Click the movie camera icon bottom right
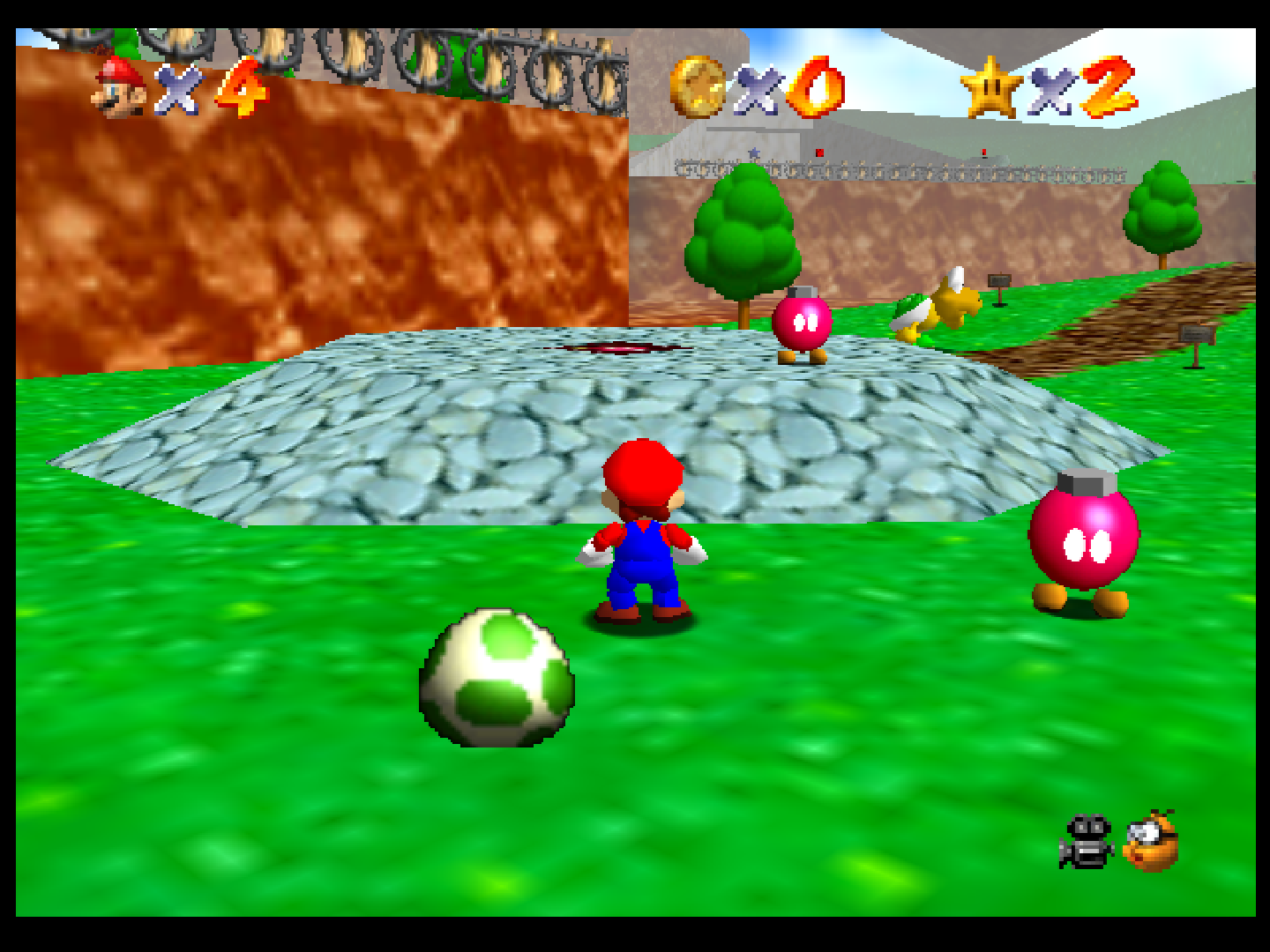This screenshot has height=952, width=1270. 1087,839
